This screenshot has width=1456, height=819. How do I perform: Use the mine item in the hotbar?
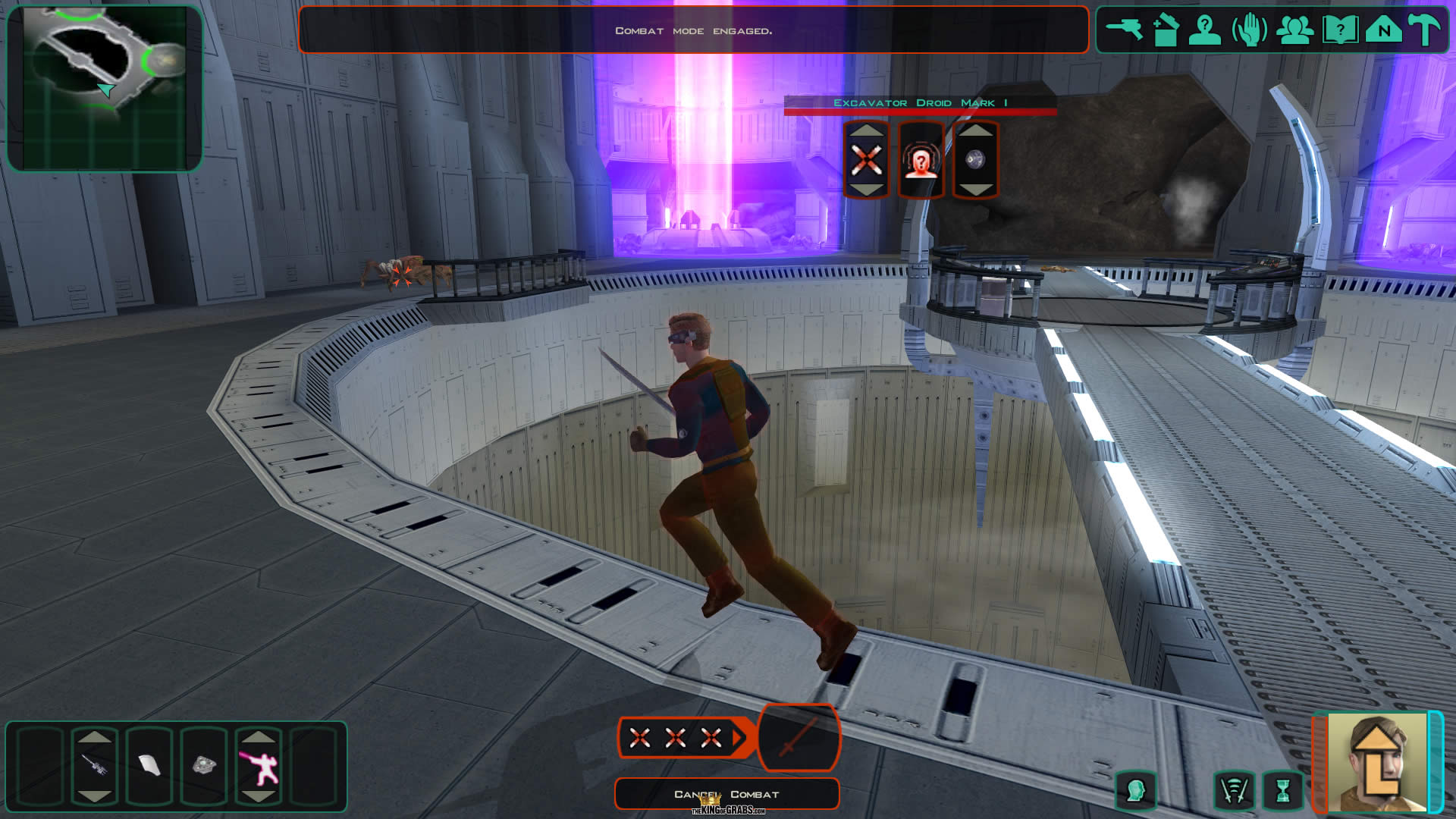click(x=203, y=764)
